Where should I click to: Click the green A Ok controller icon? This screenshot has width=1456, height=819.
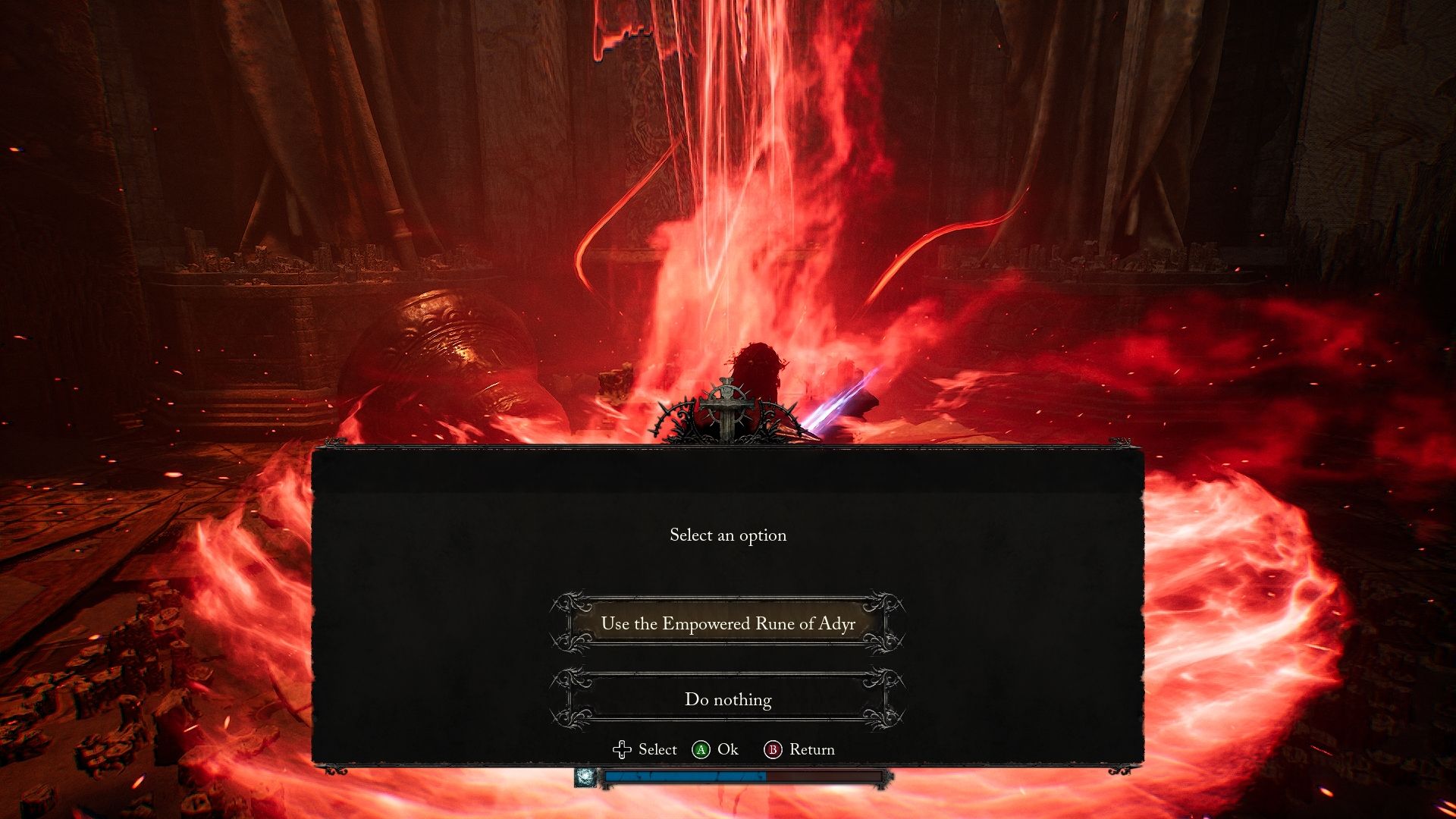pos(702,749)
